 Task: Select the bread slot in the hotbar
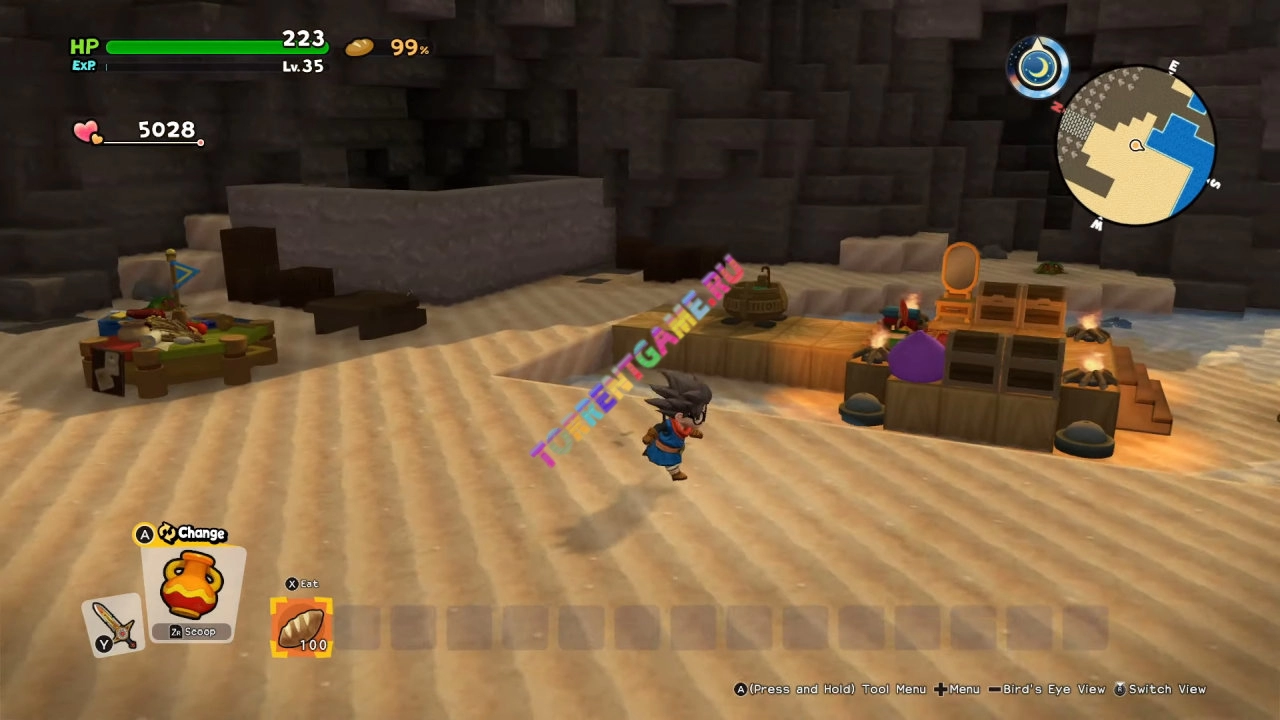point(301,627)
